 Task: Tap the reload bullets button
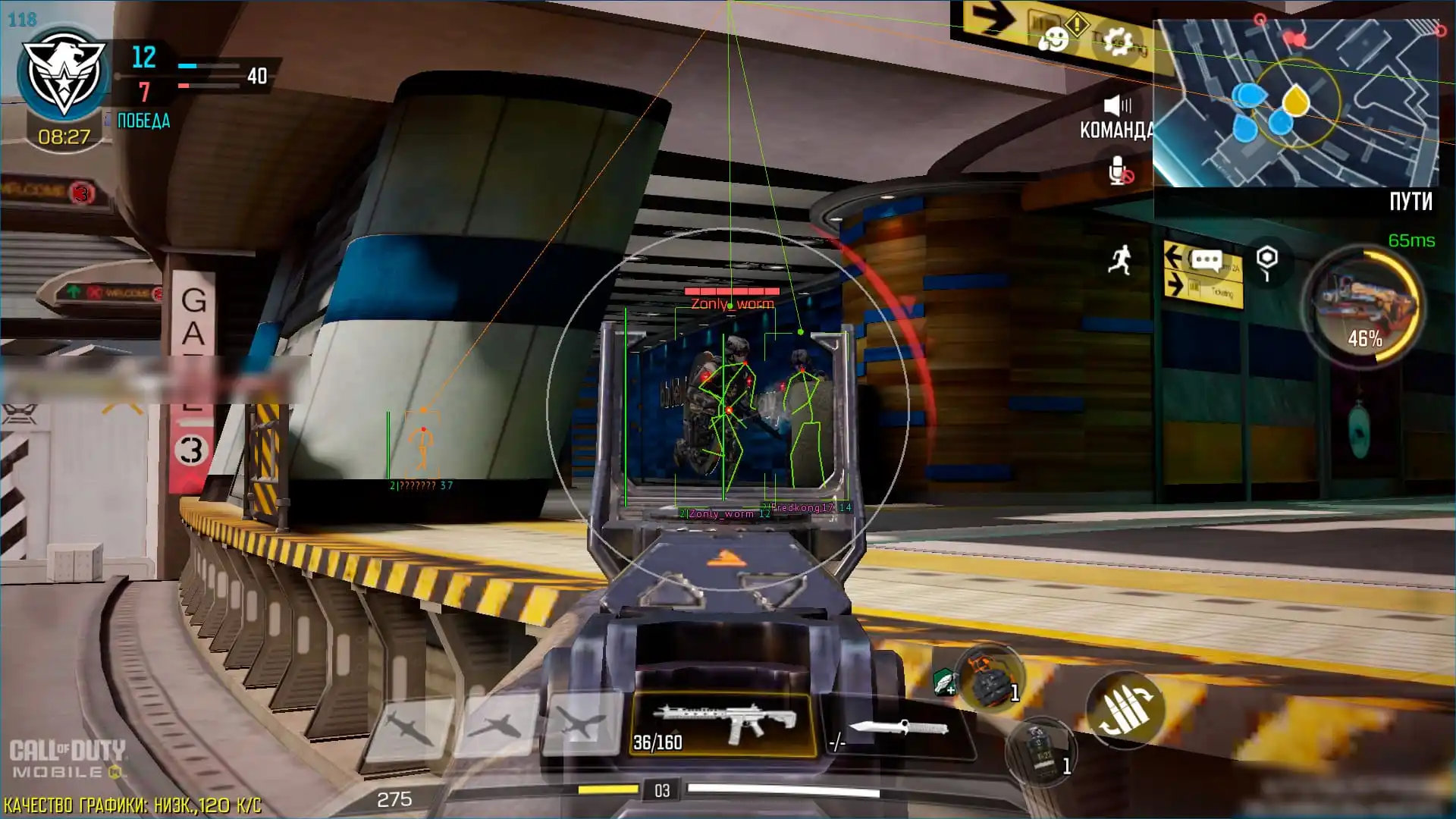pyautogui.click(x=1125, y=711)
